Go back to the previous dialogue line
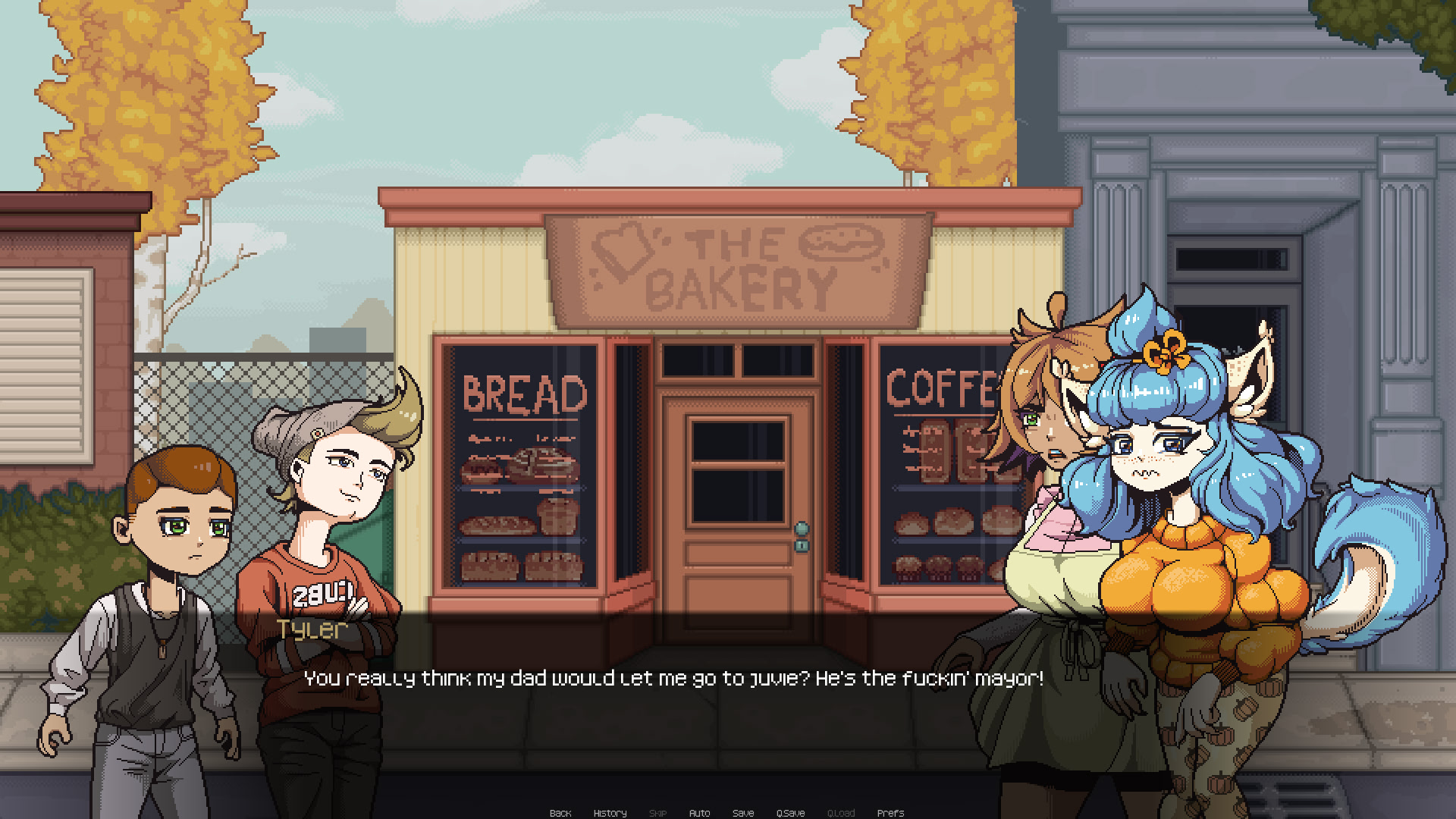Screen dimensions: 1456x819 (x=560, y=813)
